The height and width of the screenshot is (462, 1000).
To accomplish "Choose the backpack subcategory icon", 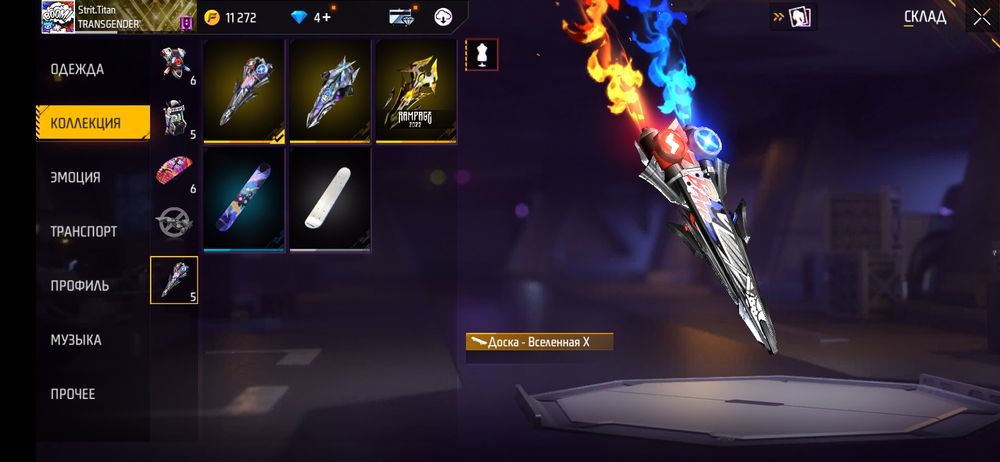I will 174,119.
